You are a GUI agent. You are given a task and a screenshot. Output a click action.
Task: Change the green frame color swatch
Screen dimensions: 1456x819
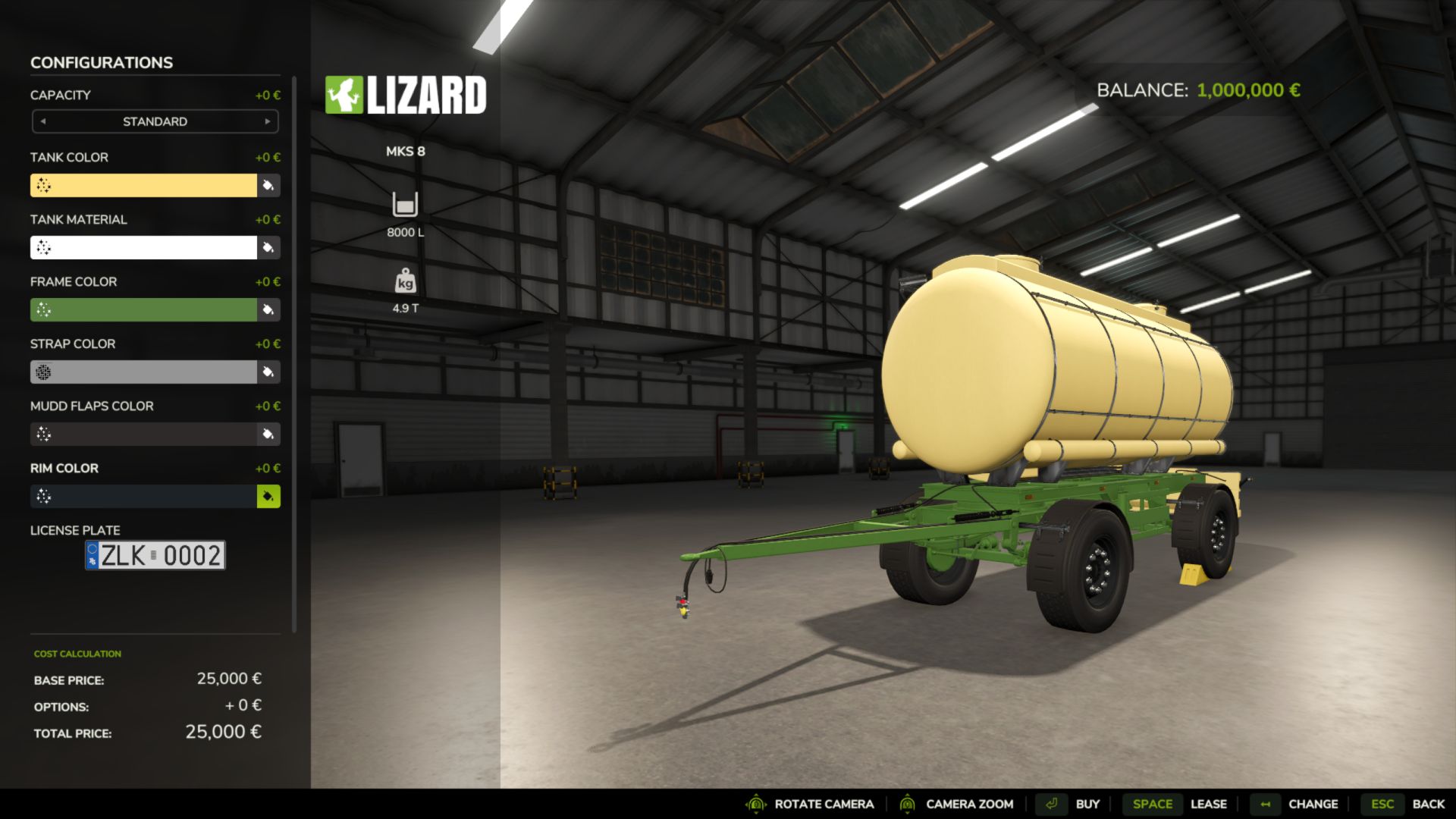(x=143, y=309)
